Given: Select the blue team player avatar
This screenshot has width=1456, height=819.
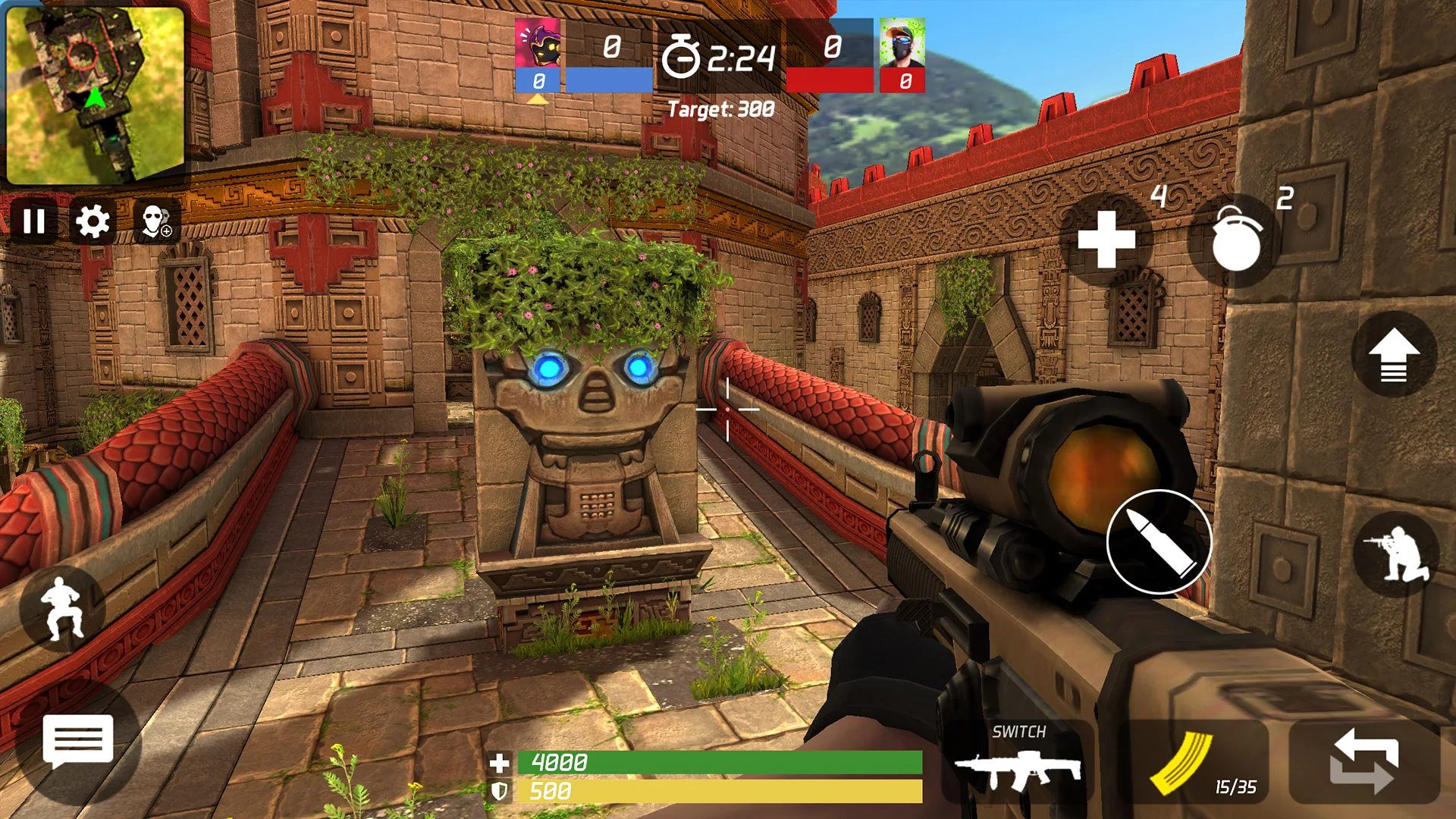Looking at the screenshot, I should click(538, 44).
